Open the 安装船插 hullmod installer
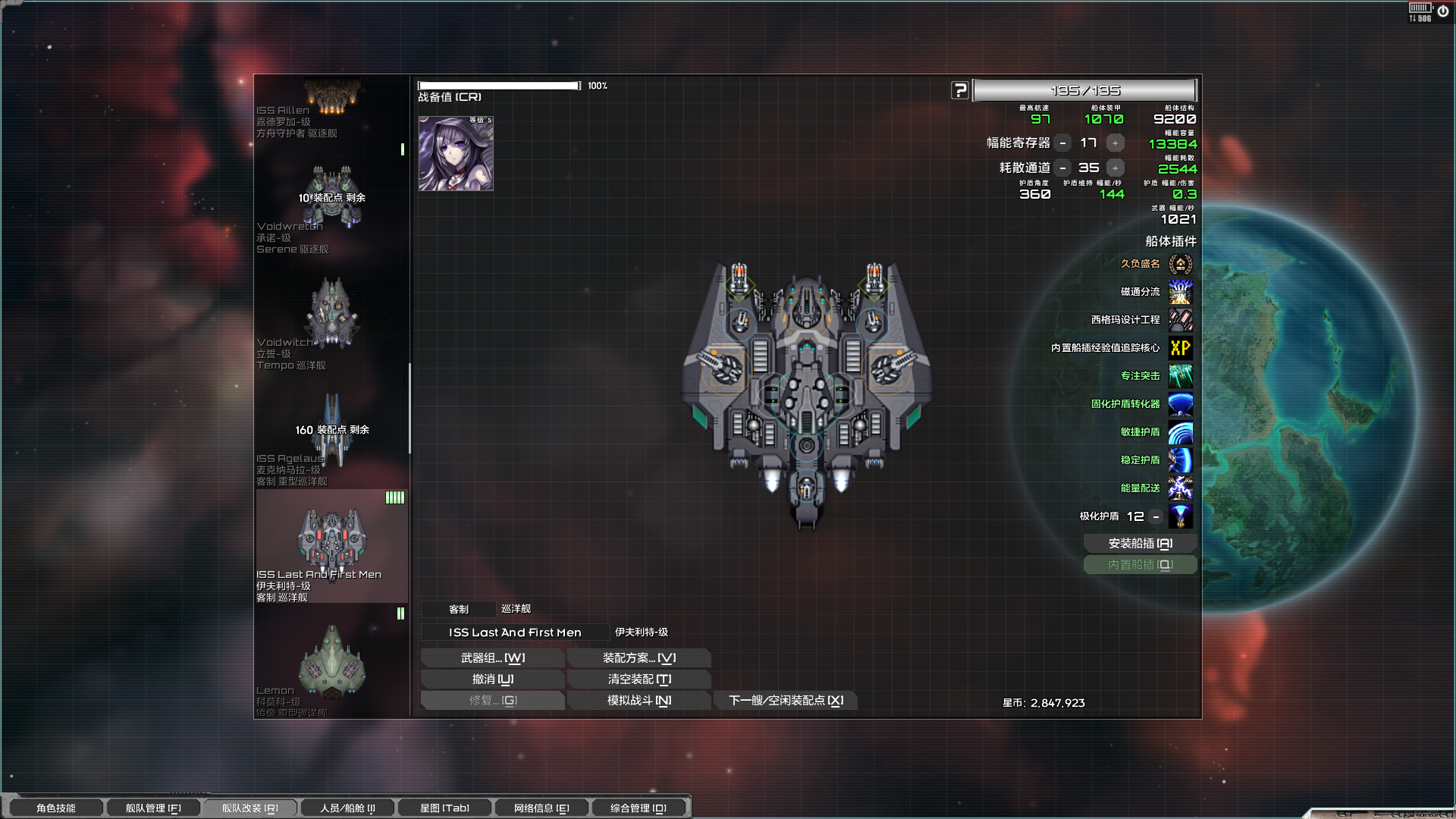1456x819 pixels. pyautogui.click(x=1140, y=544)
